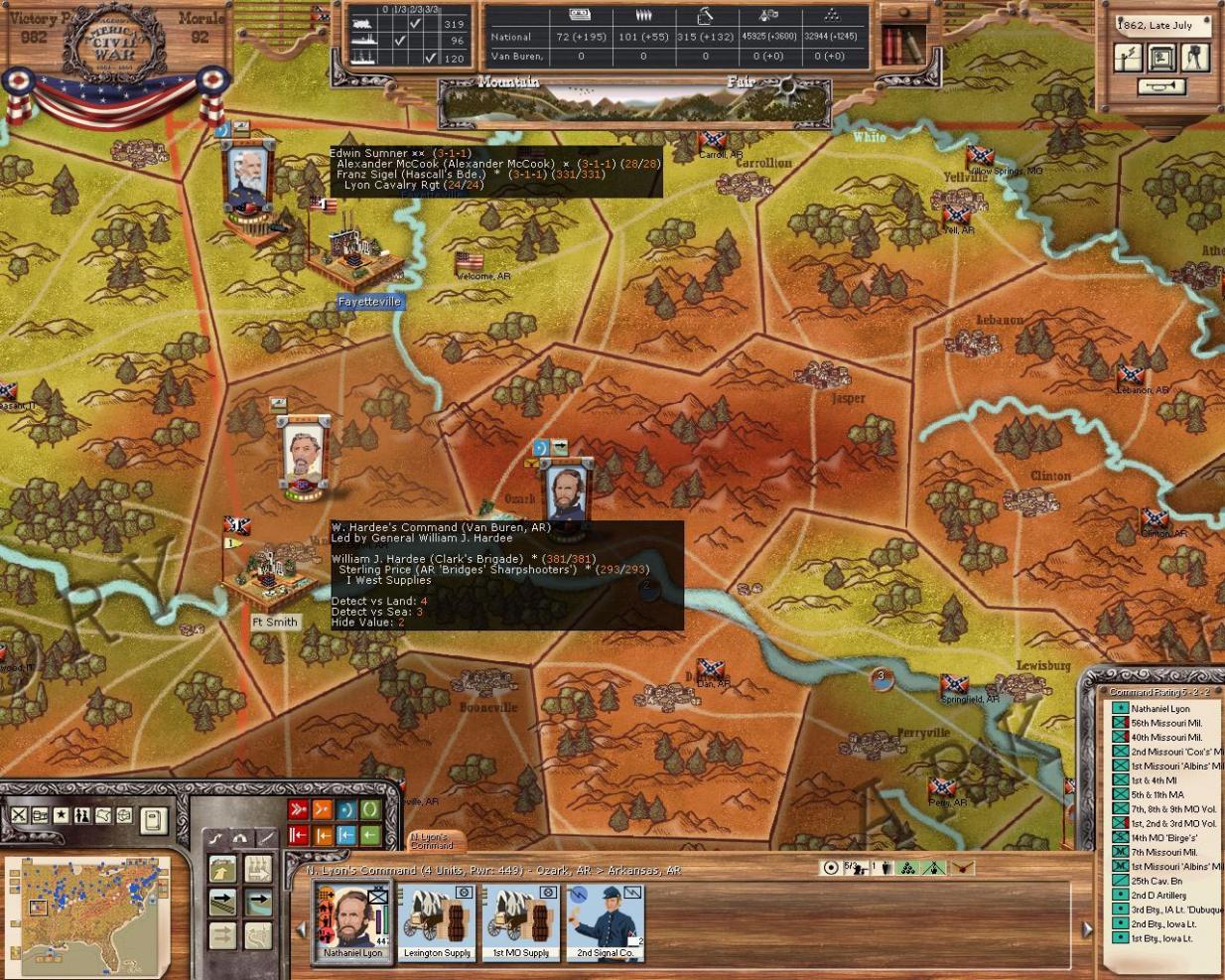Viewport: 1225px width, 980px height.
Task: Choose the green passive posture button
Action: coord(370,809)
